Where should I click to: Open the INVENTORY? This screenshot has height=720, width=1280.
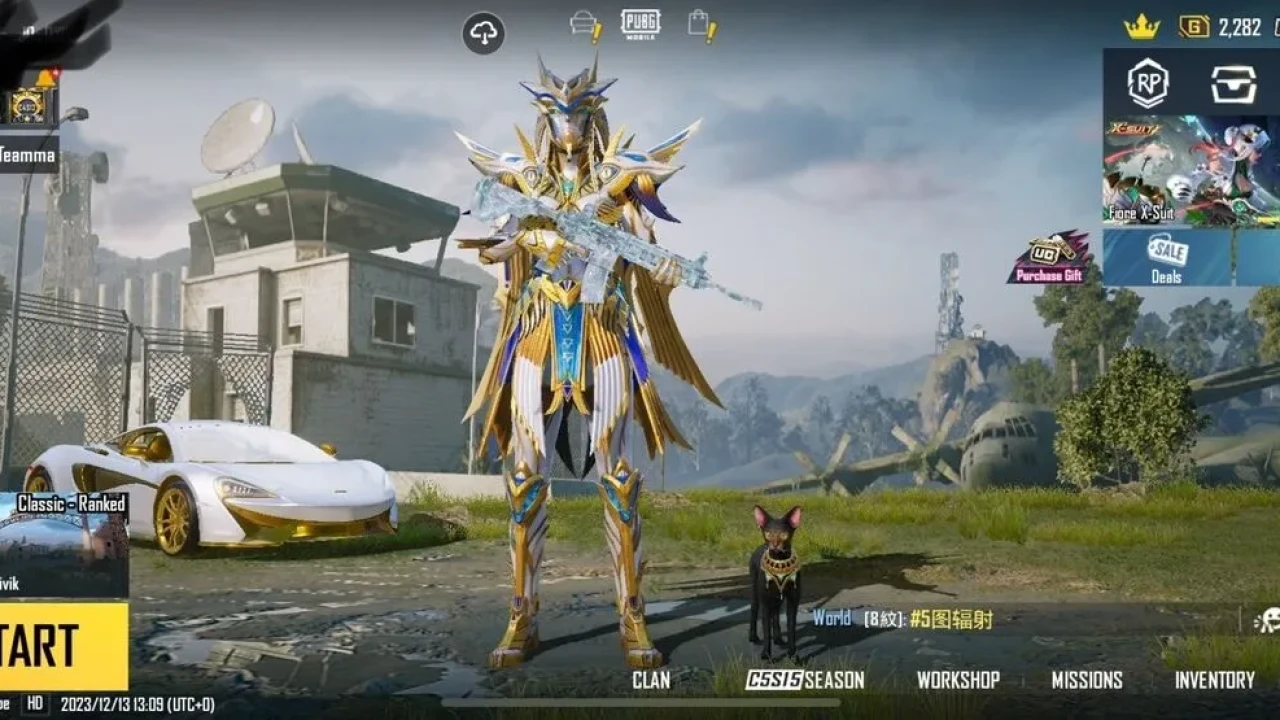click(1214, 680)
